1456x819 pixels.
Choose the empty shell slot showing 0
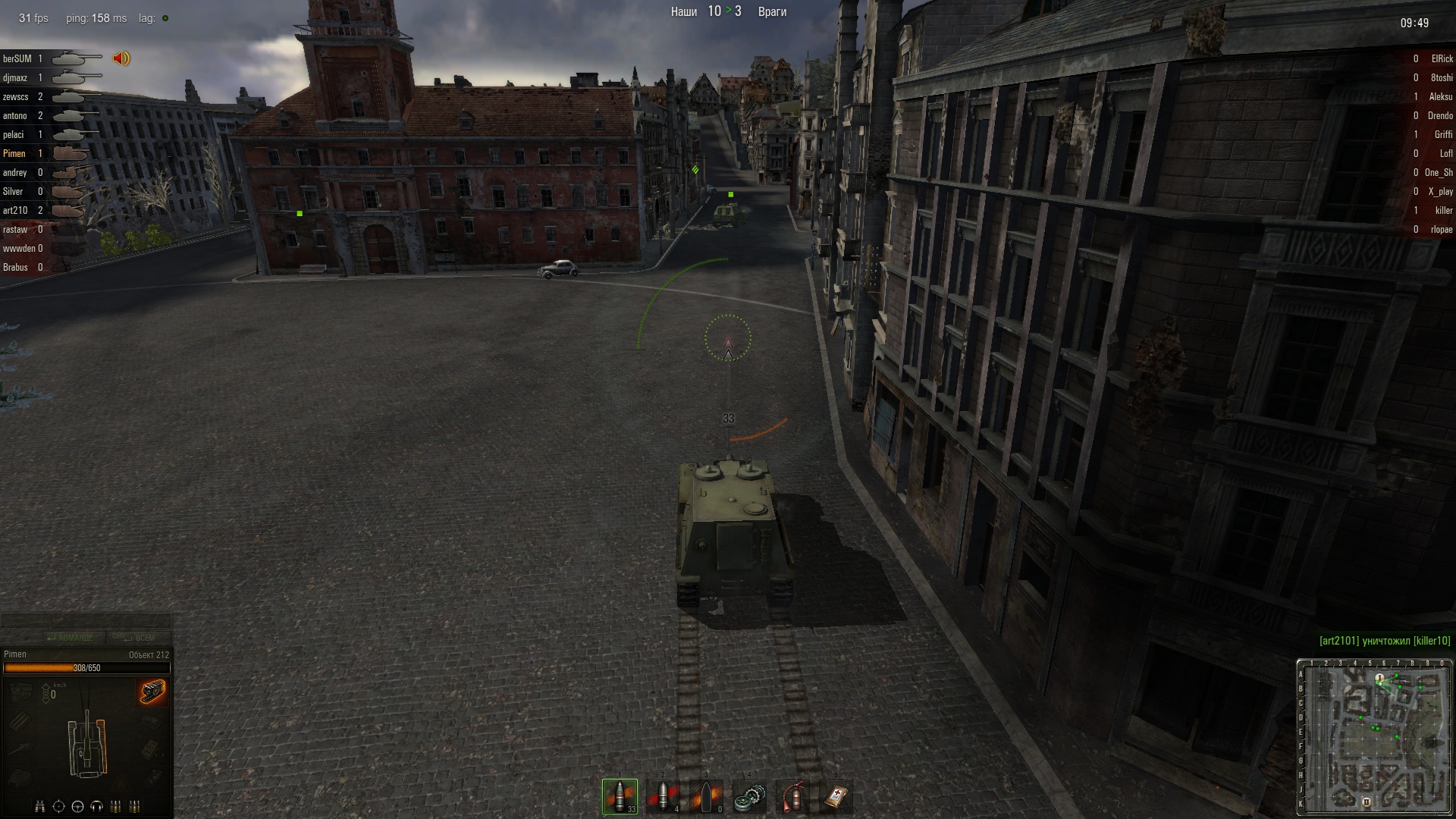click(x=706, y=796)
